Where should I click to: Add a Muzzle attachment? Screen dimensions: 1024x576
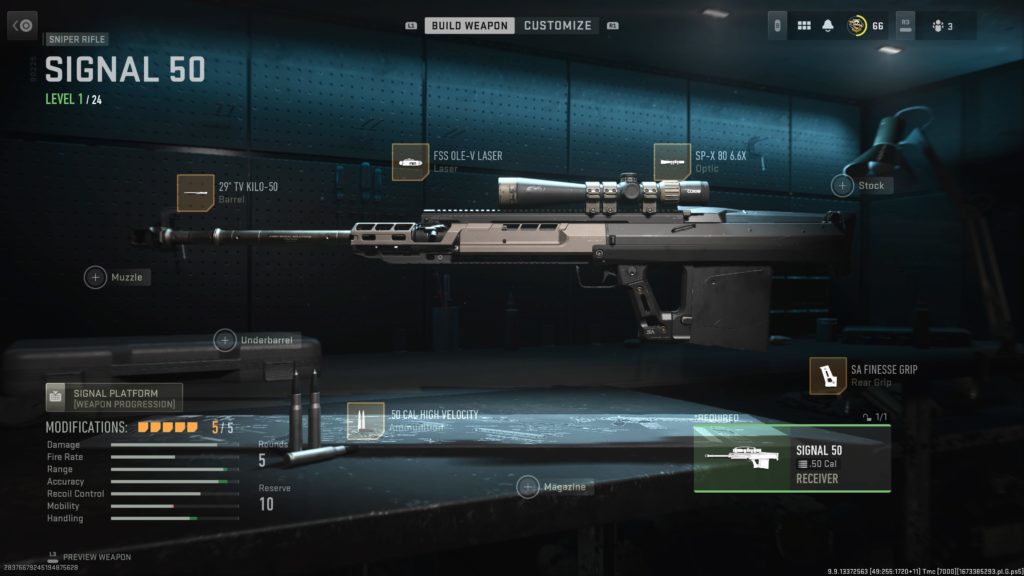pyautogui.click(x=95, y=277)
